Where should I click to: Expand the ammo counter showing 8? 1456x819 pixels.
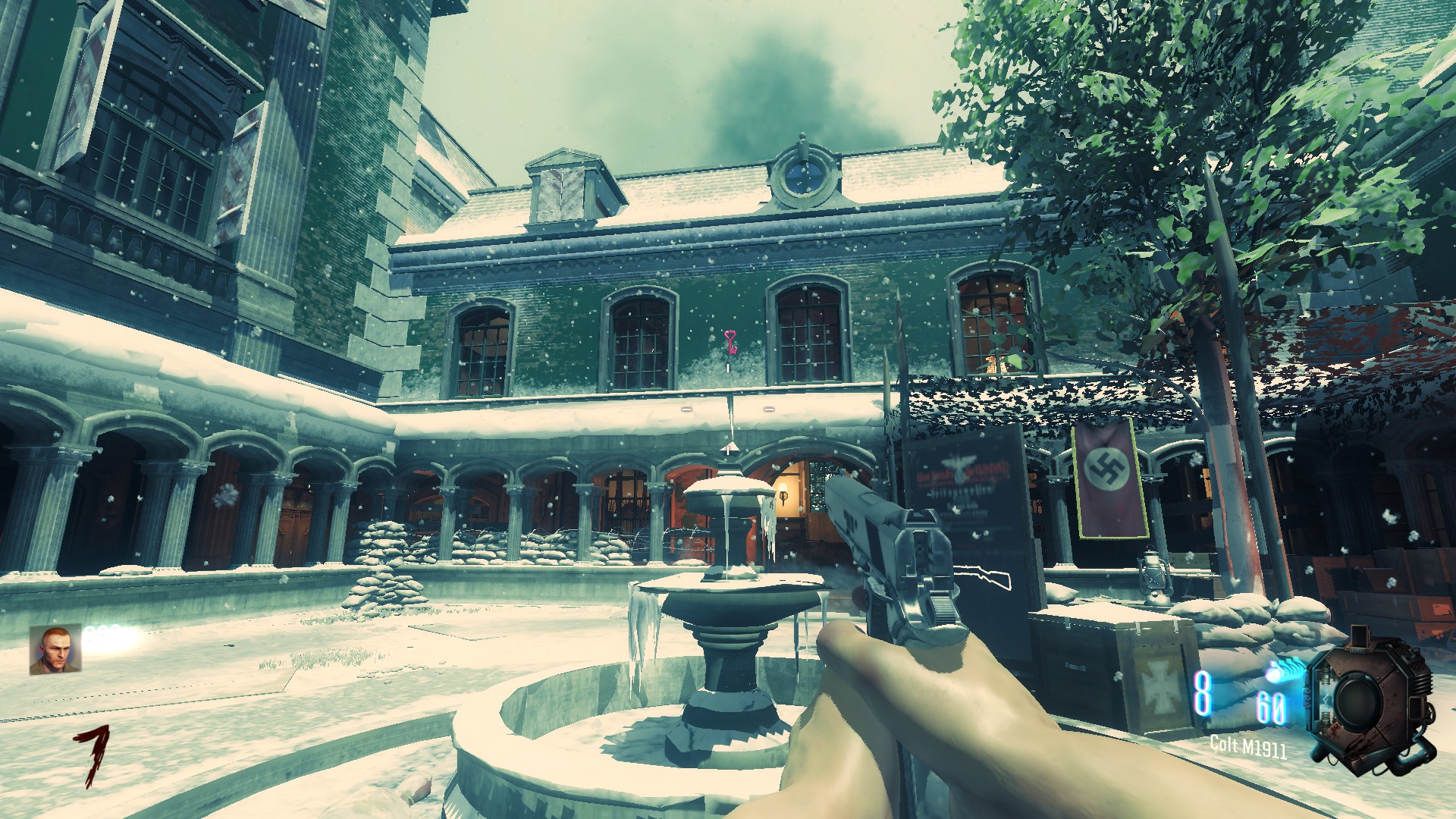click(x=1202, y=694)
